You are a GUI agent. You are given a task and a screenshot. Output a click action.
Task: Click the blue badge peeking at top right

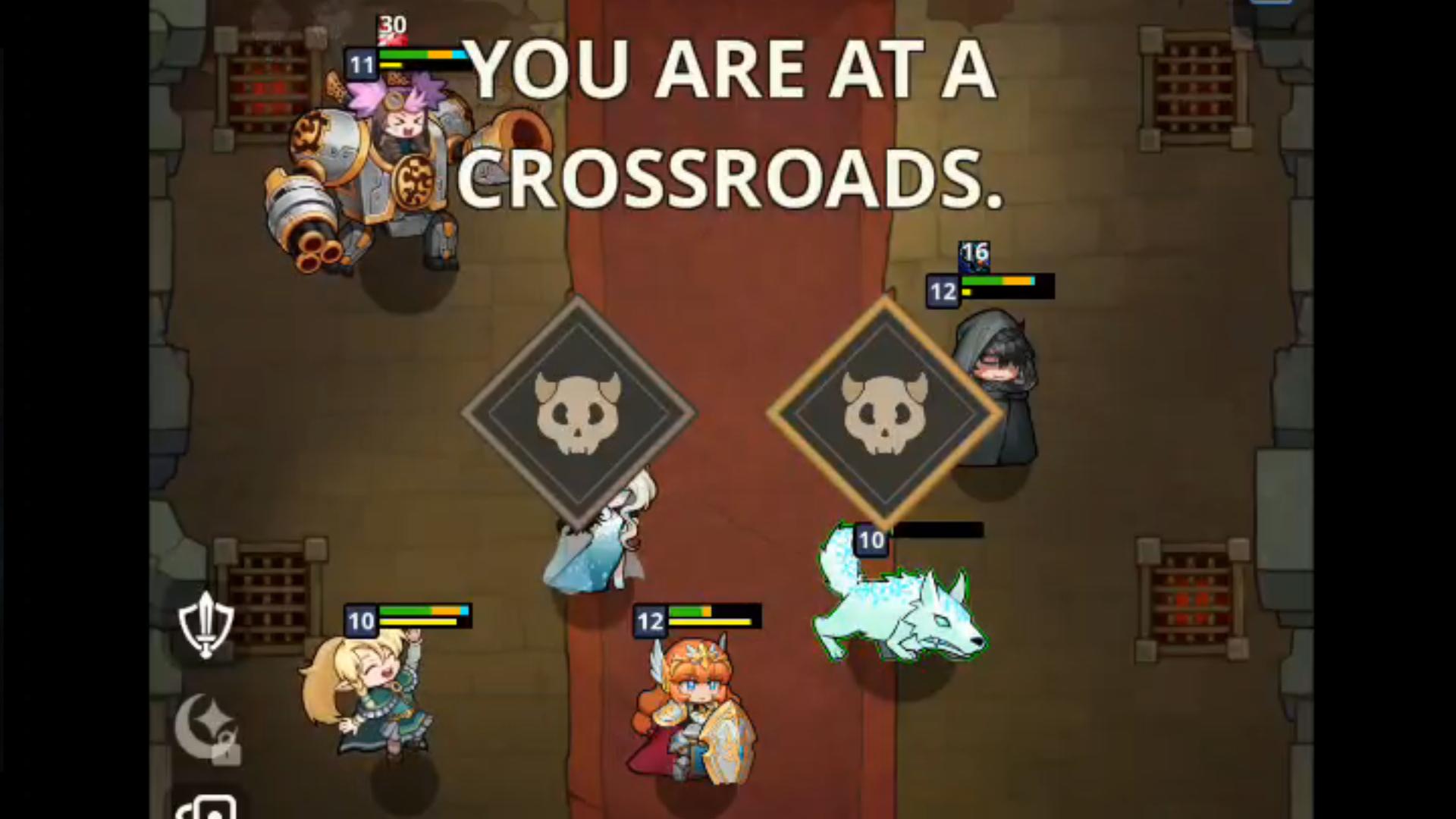click(x=1272, y=4)
